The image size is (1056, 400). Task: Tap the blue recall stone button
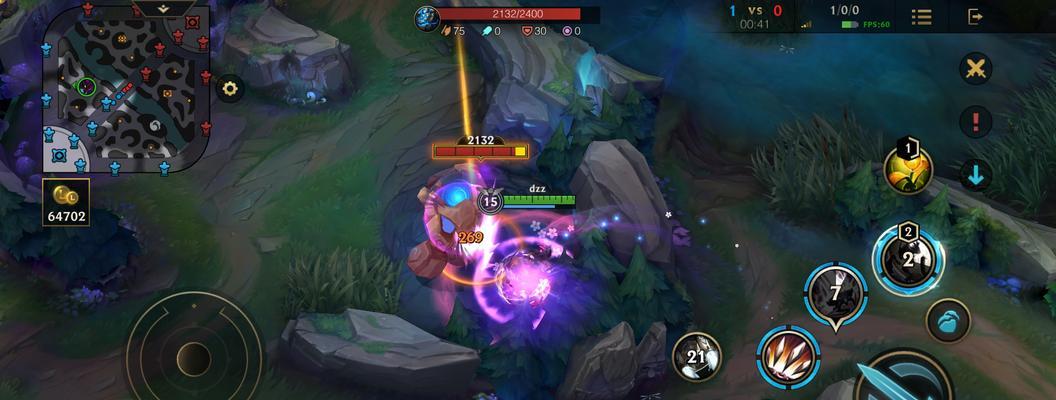coord(947,321)
